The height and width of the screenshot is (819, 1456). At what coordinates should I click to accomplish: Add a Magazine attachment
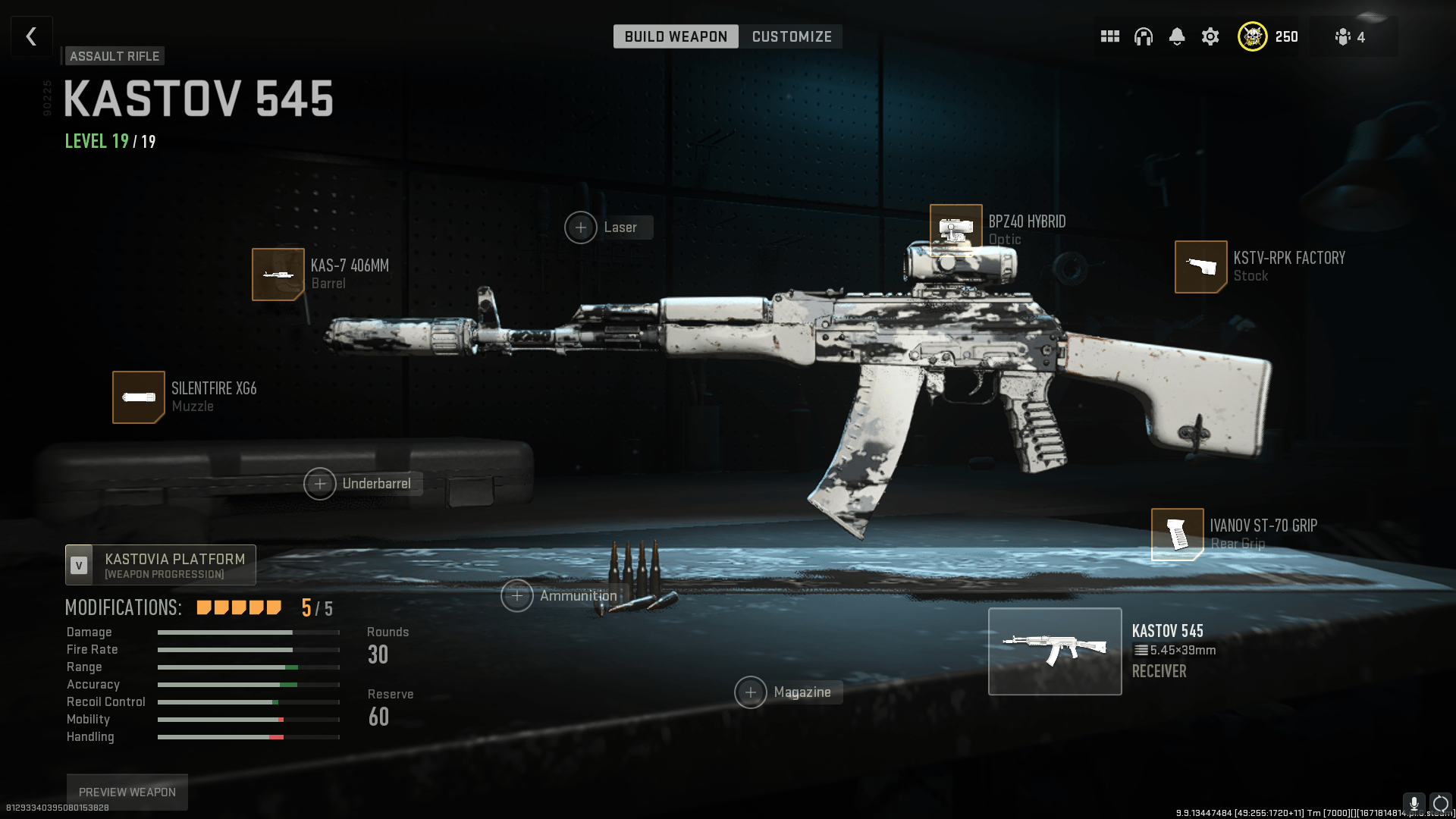pos(751,692)
